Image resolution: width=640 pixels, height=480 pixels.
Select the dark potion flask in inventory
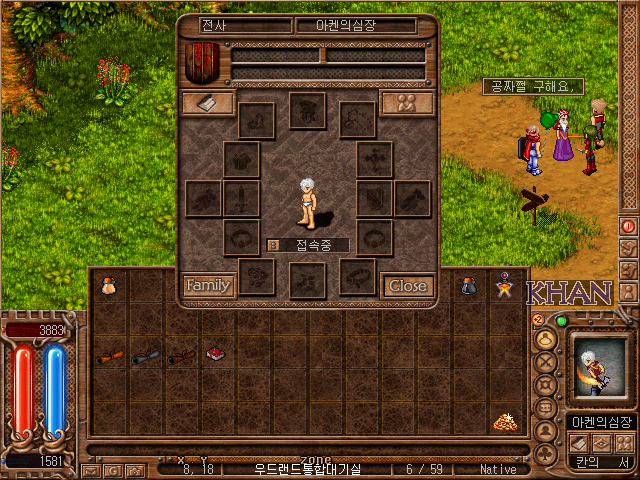(468, 286)
